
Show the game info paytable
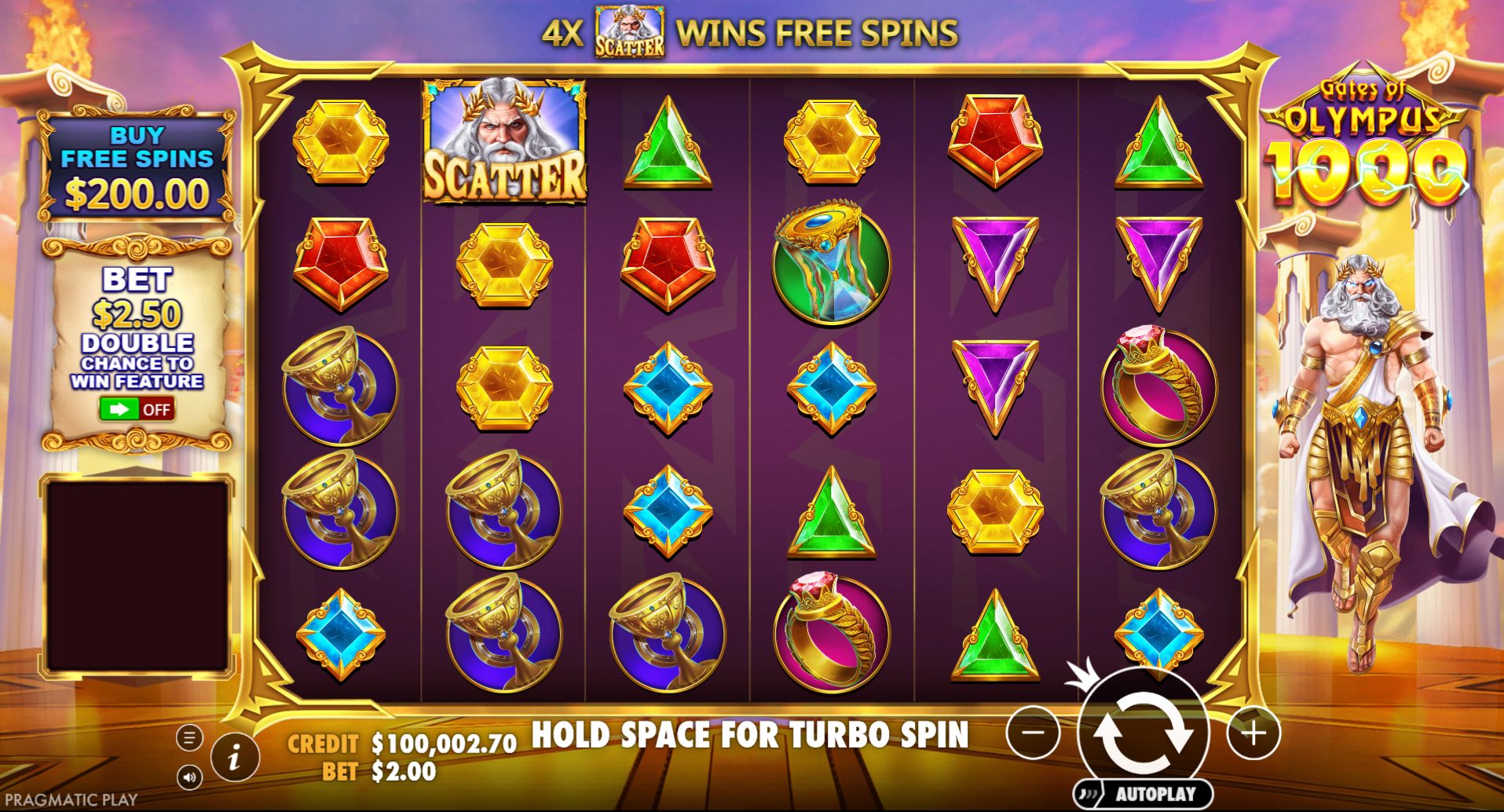pos(234,758)
